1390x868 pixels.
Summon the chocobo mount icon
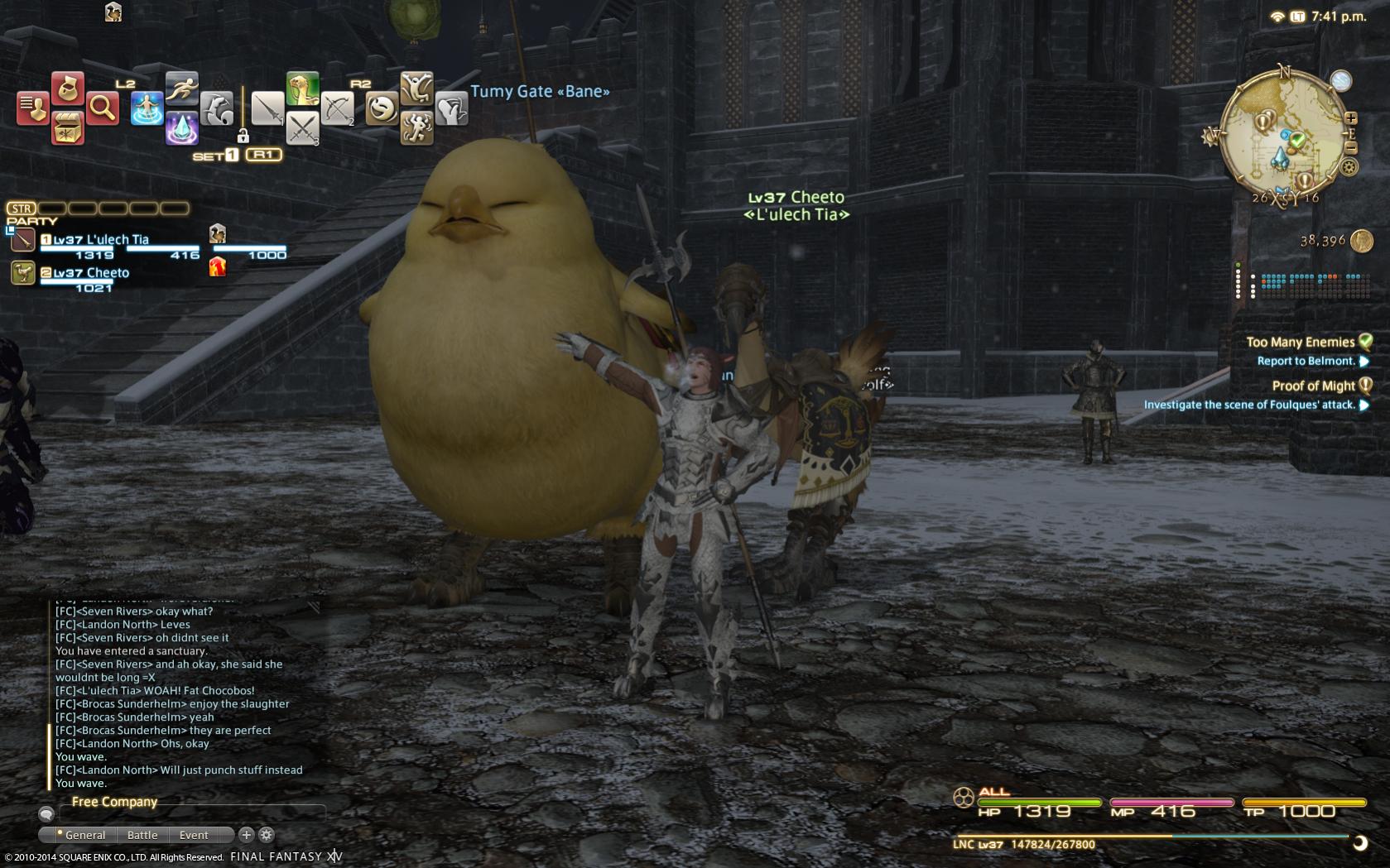pyautogui.click(x=303, y=89)
